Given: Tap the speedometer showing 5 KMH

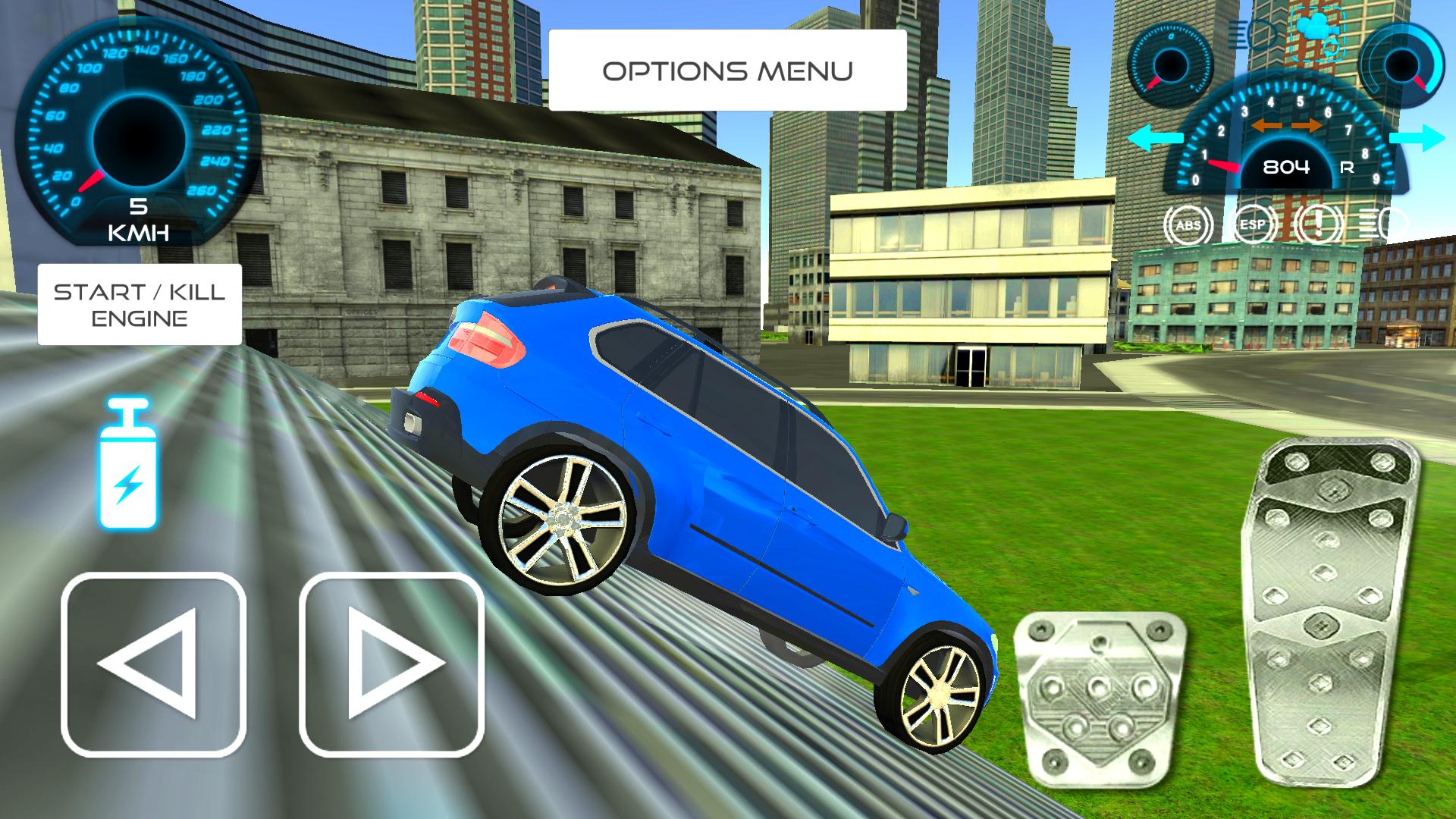Looking at the screenshot, I should pos(135,133).
